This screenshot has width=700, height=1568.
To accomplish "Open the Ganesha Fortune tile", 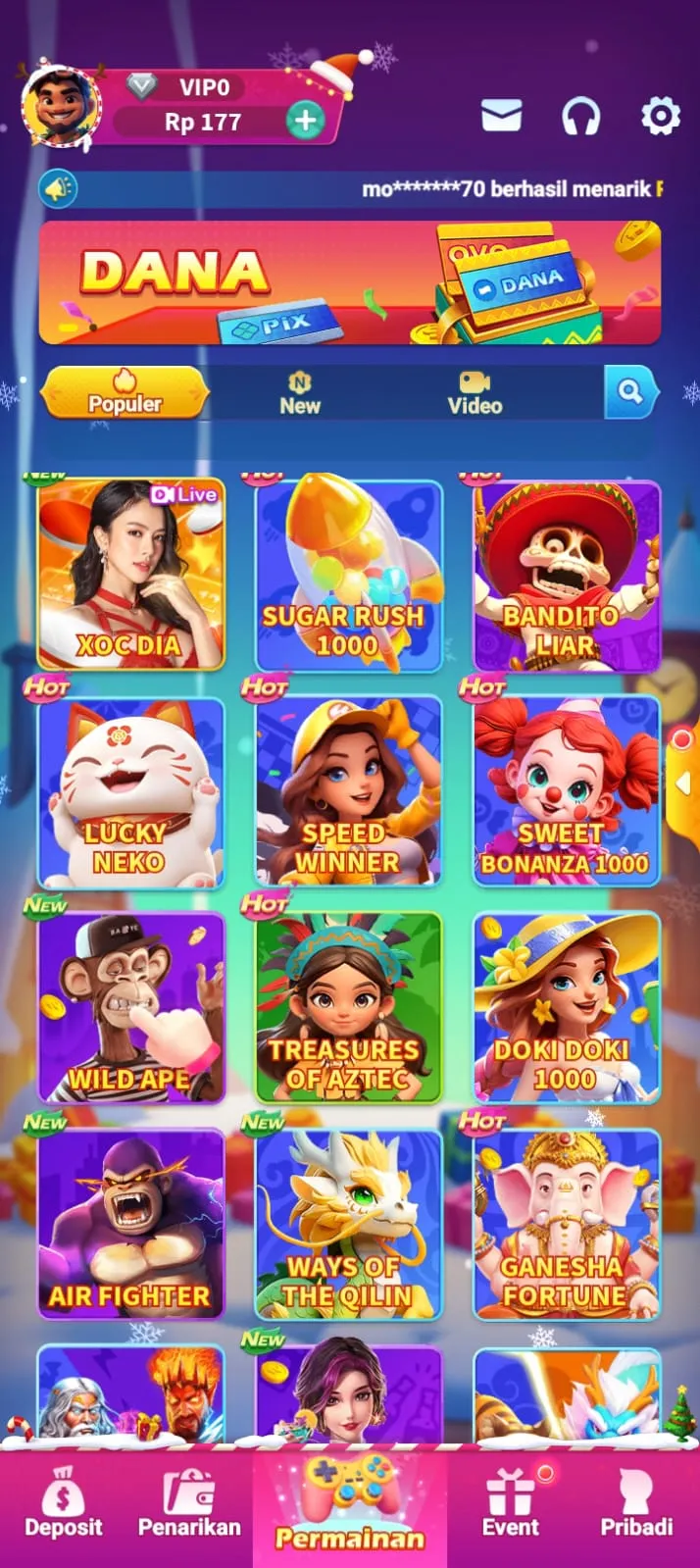I will [566, 1225].
